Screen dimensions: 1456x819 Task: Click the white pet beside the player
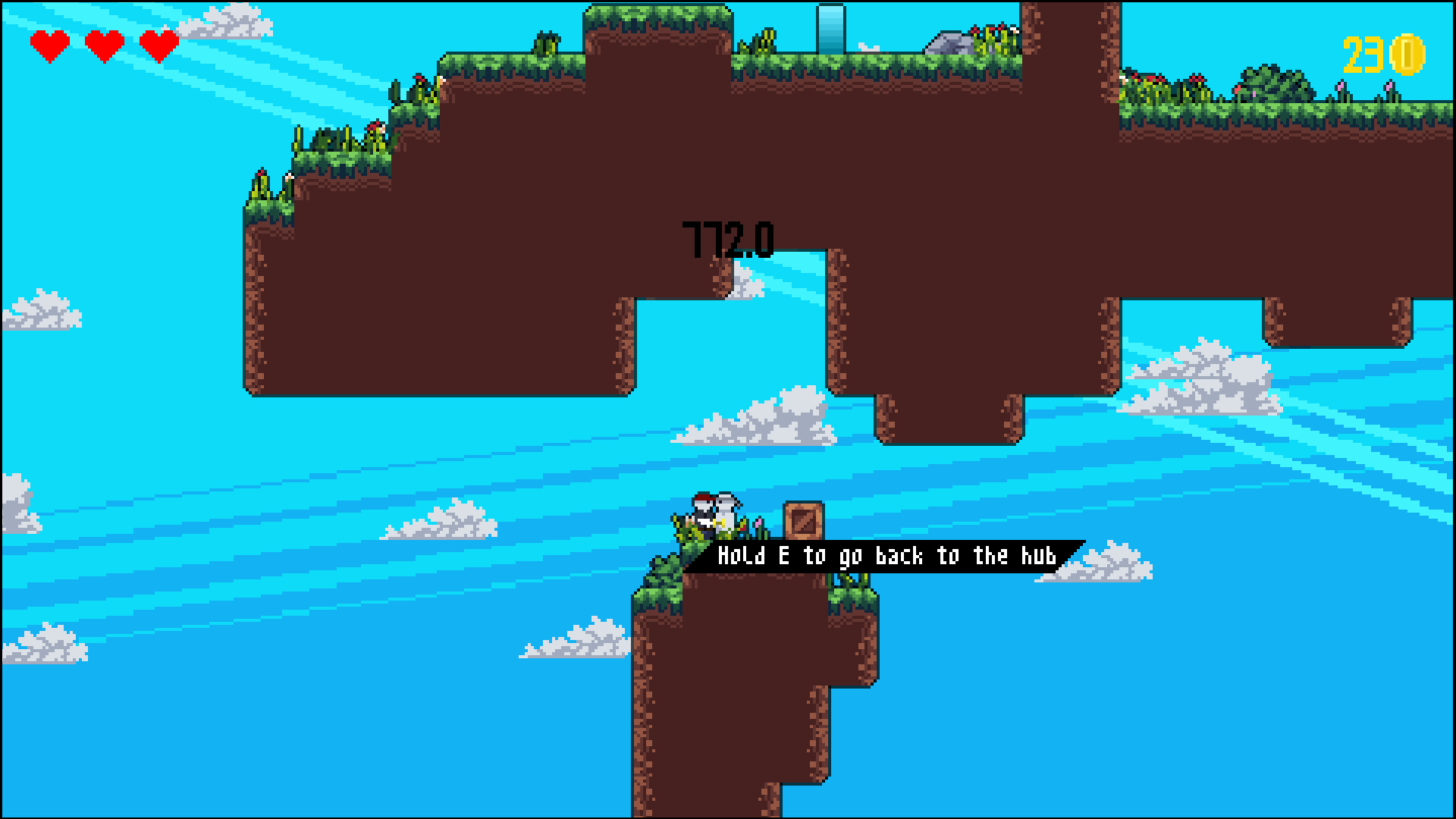click(x=726, y=510)
